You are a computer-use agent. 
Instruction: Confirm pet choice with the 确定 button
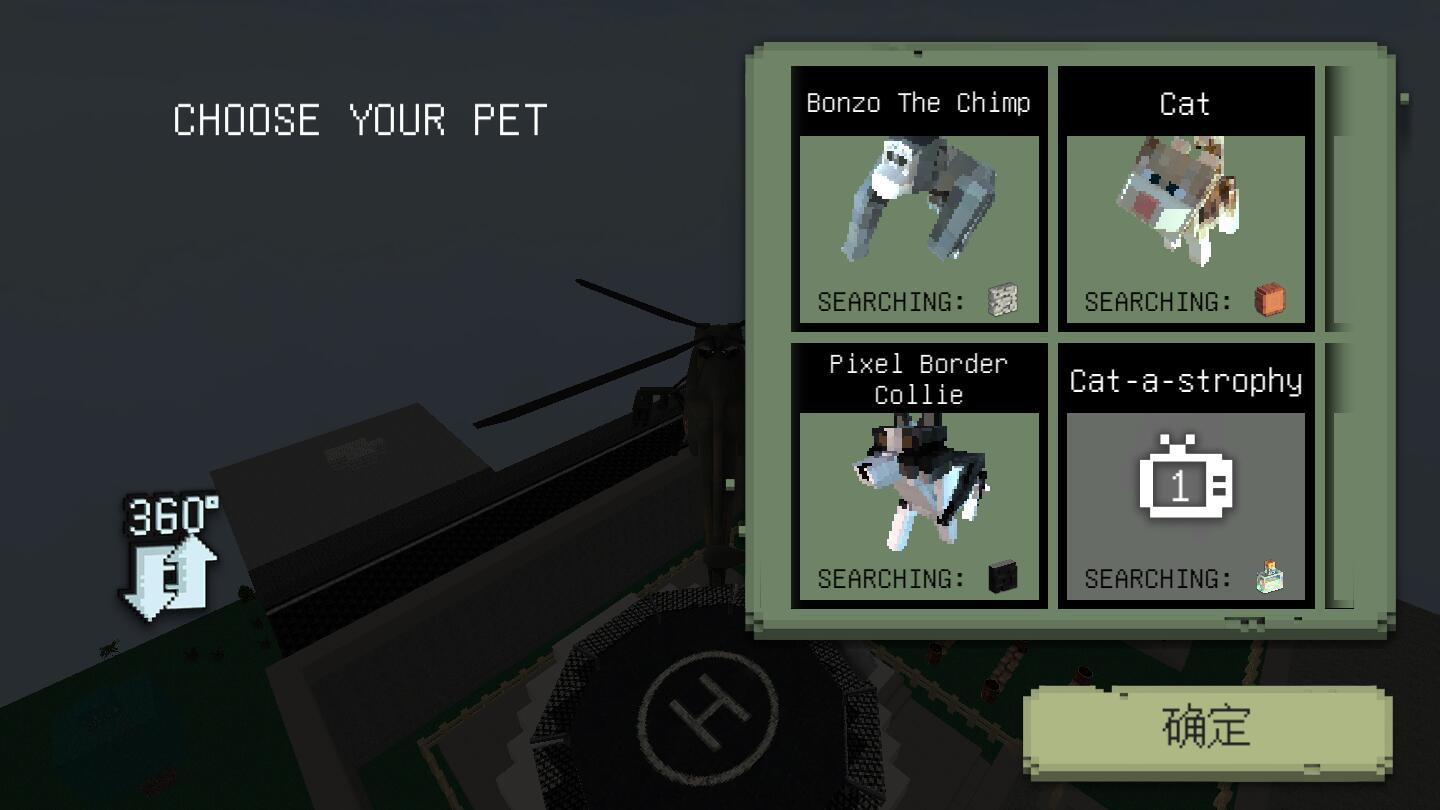tap(1207, 729)
